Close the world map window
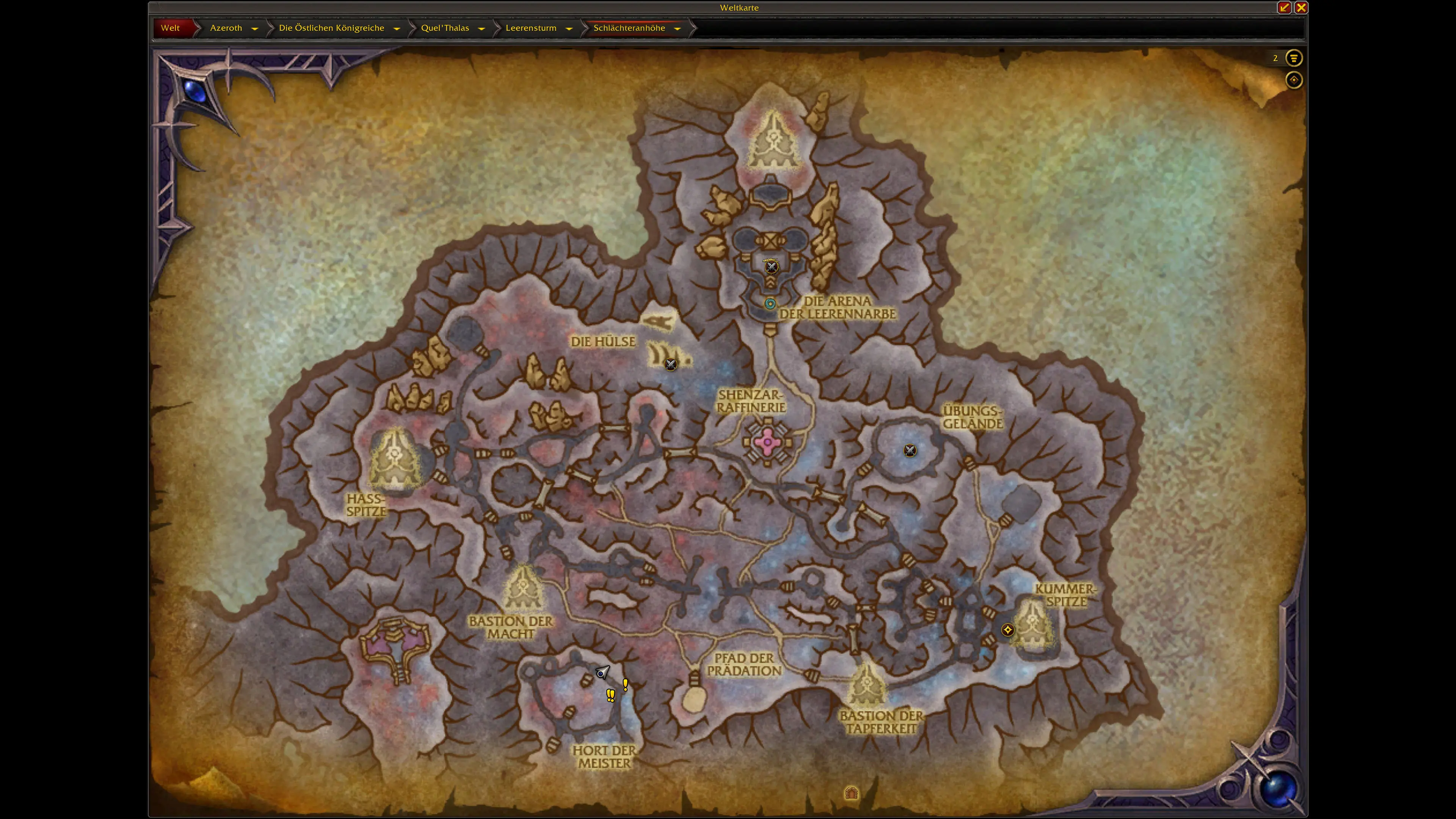 [x=1301, y=7]
